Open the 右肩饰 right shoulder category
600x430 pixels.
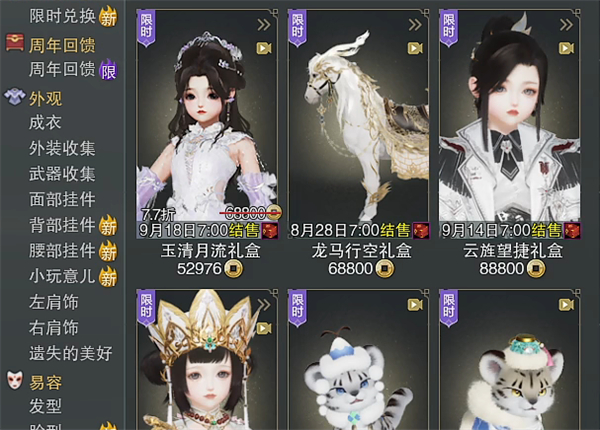(x=54, y=327)
